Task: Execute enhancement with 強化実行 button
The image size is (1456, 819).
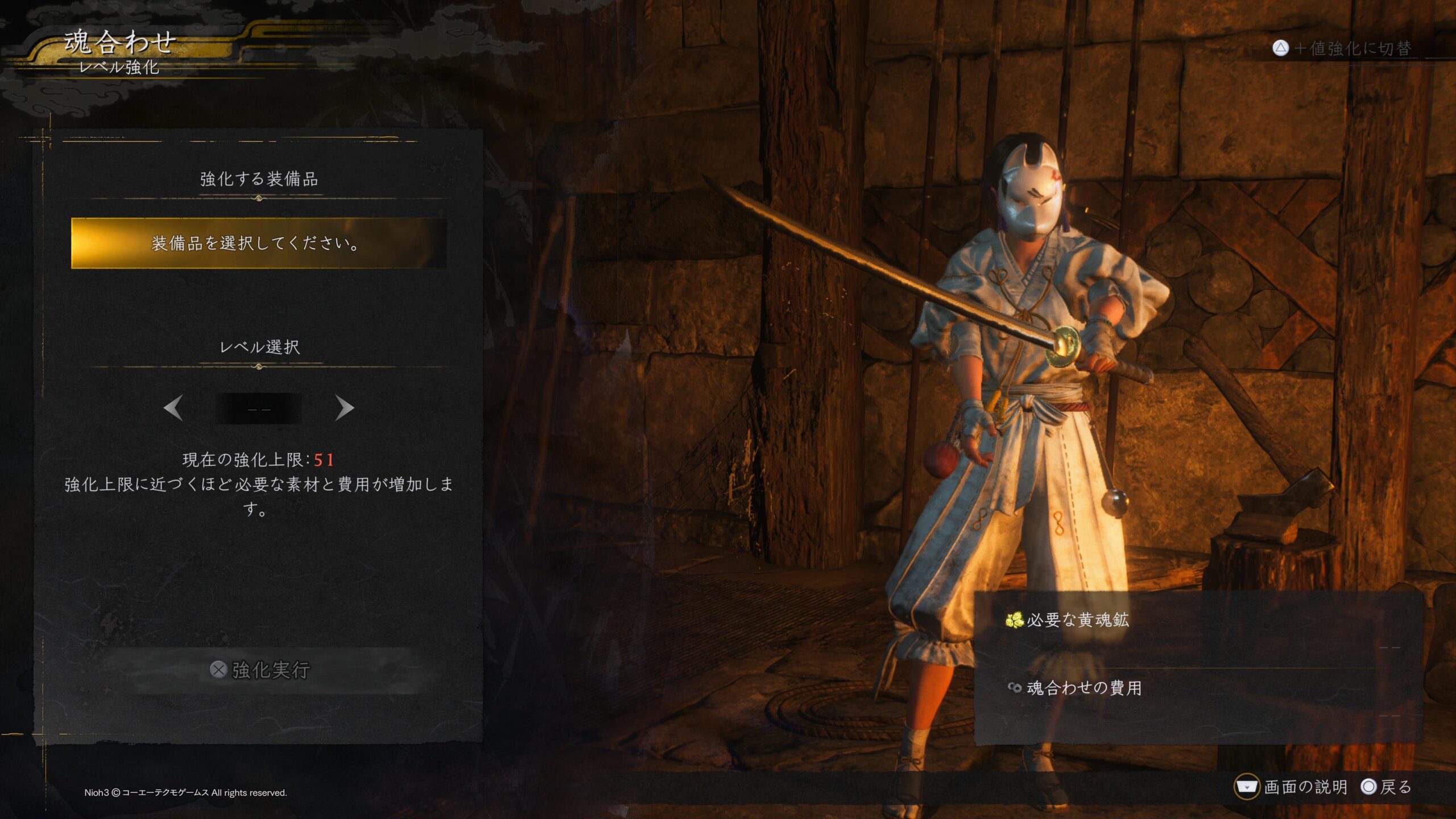Action: pos(260,670)
